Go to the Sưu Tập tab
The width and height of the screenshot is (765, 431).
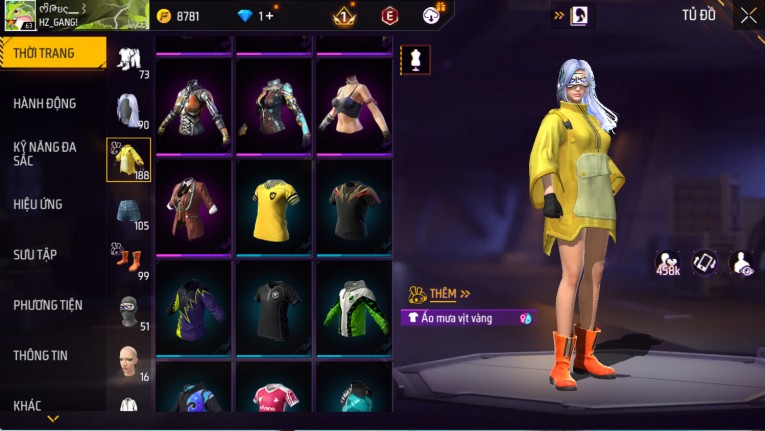[35, 254]
